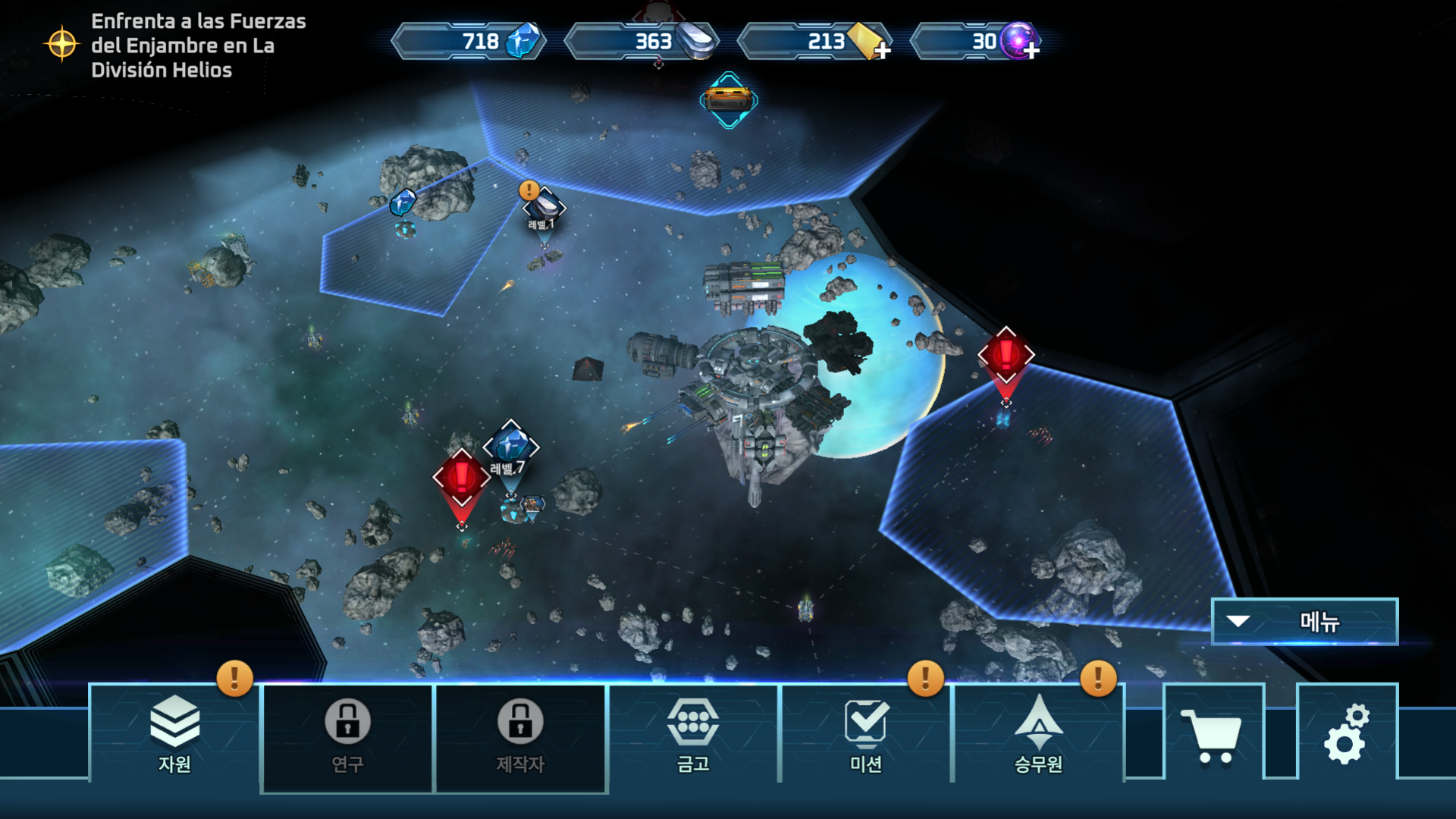The image size is (1456, 819).
Task: Add purple orb currency with plus icon
Action: click(1031, 51)
